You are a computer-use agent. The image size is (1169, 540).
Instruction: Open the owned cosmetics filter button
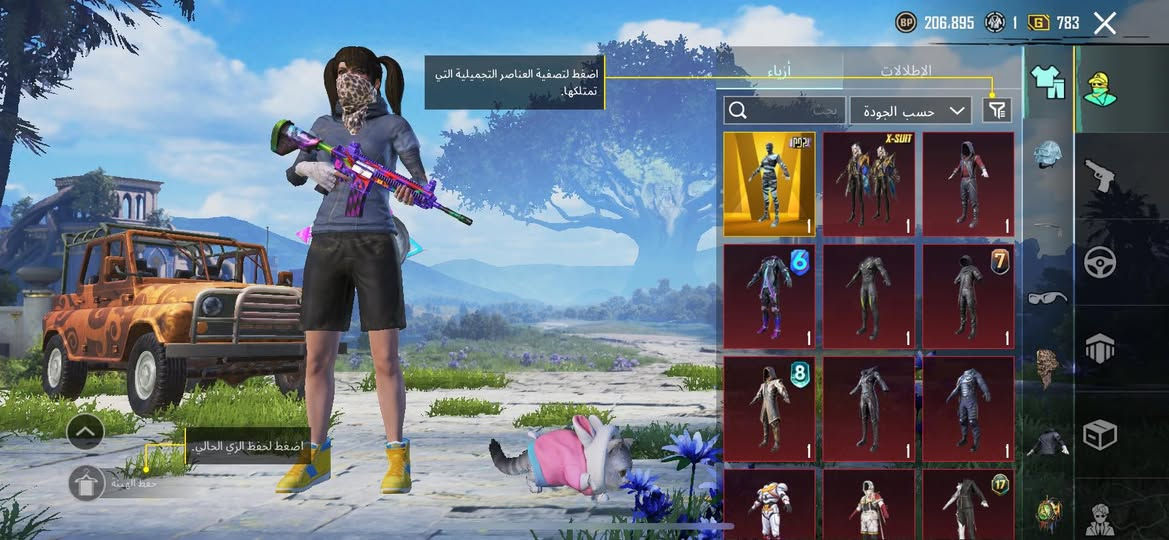996,110
